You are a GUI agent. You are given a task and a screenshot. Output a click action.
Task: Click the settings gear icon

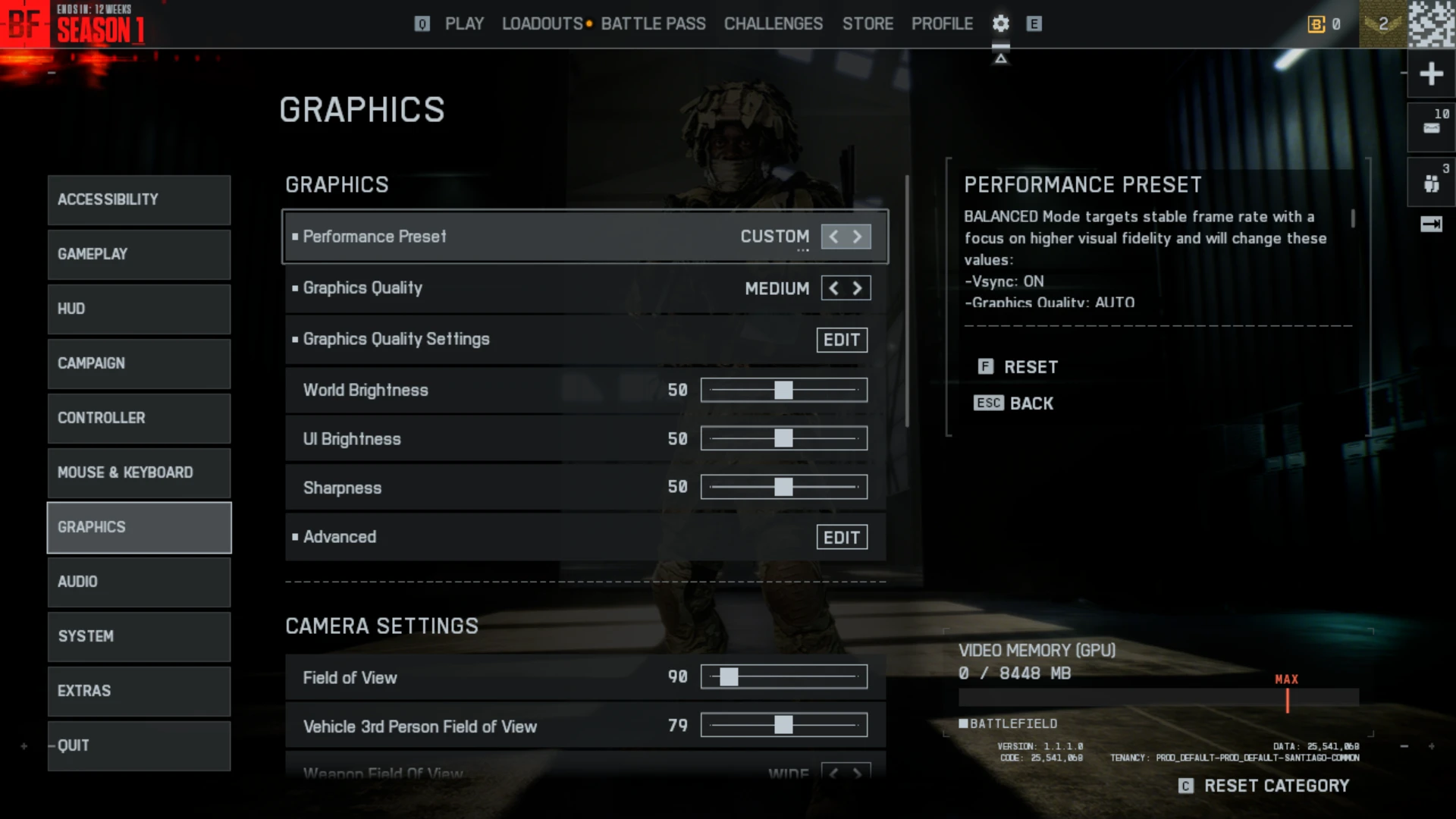coord(1001,24)
